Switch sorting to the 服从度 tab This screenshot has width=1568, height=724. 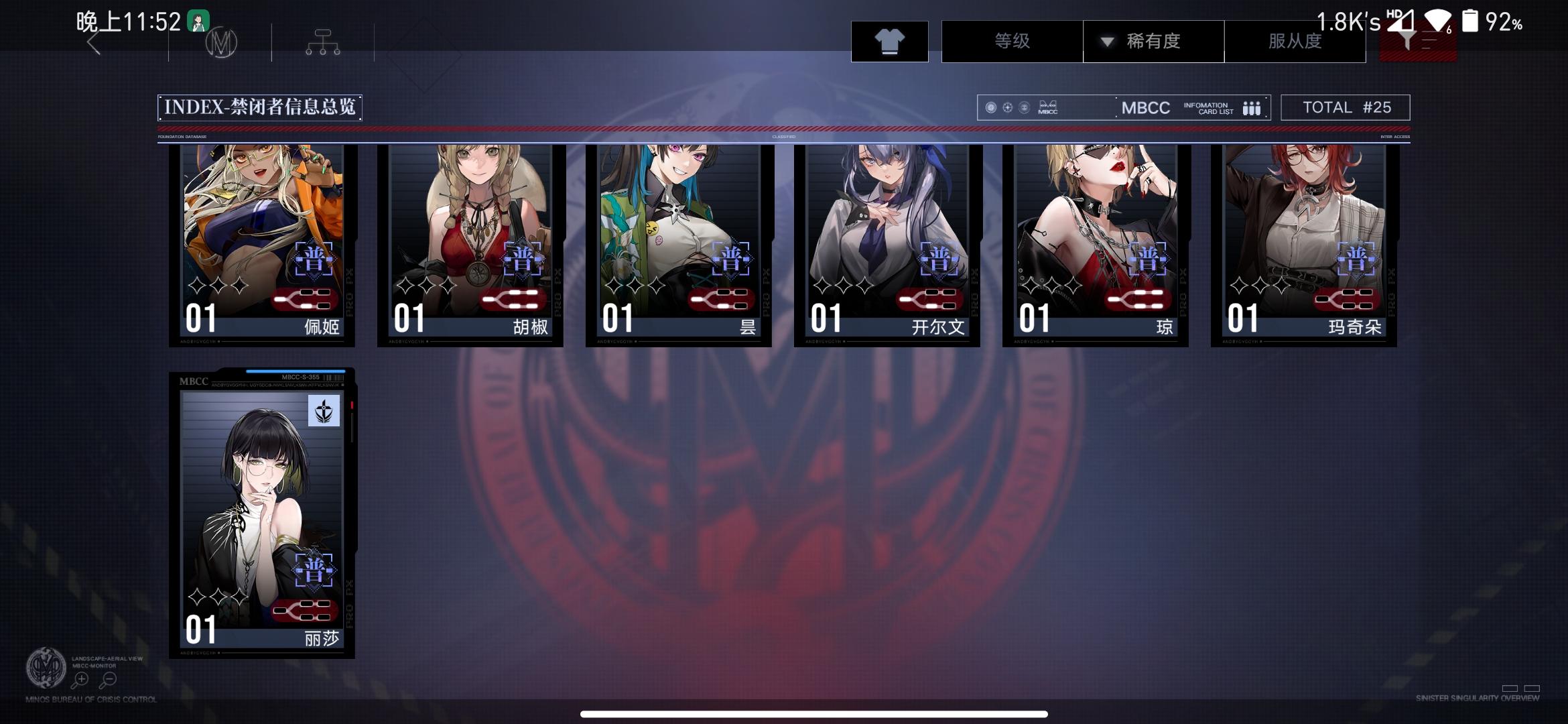click(x=1295, y=41)
